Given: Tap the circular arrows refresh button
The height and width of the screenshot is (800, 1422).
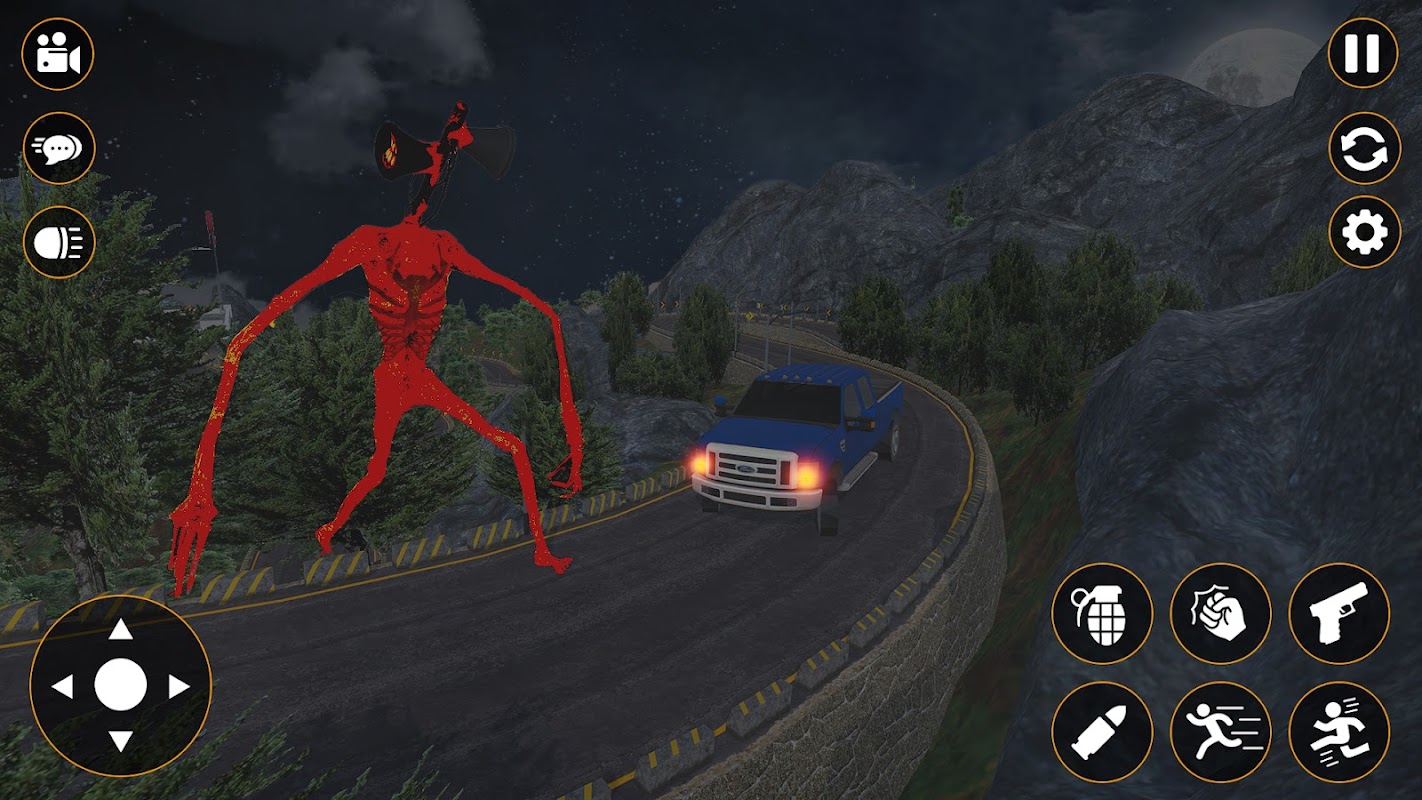Looking at the screenshot, I should point(1364,148).
